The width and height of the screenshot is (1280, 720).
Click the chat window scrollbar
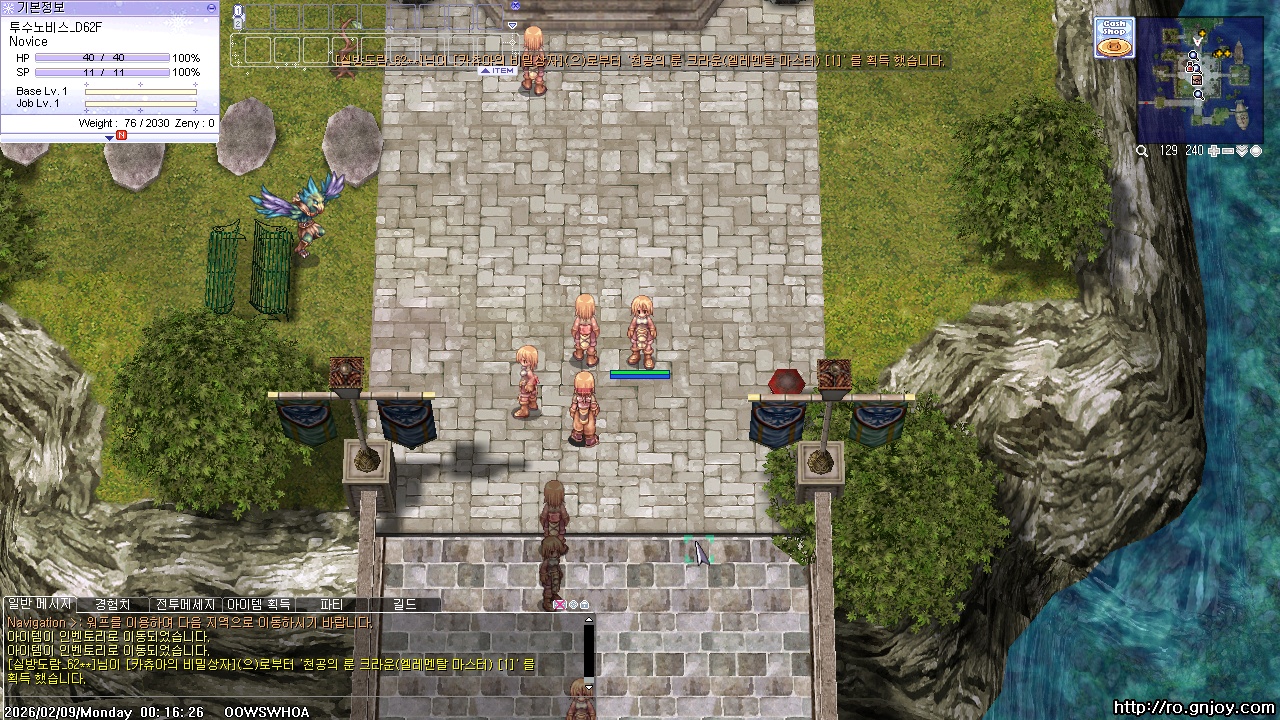pyautogui.click(x=589, y=650)
